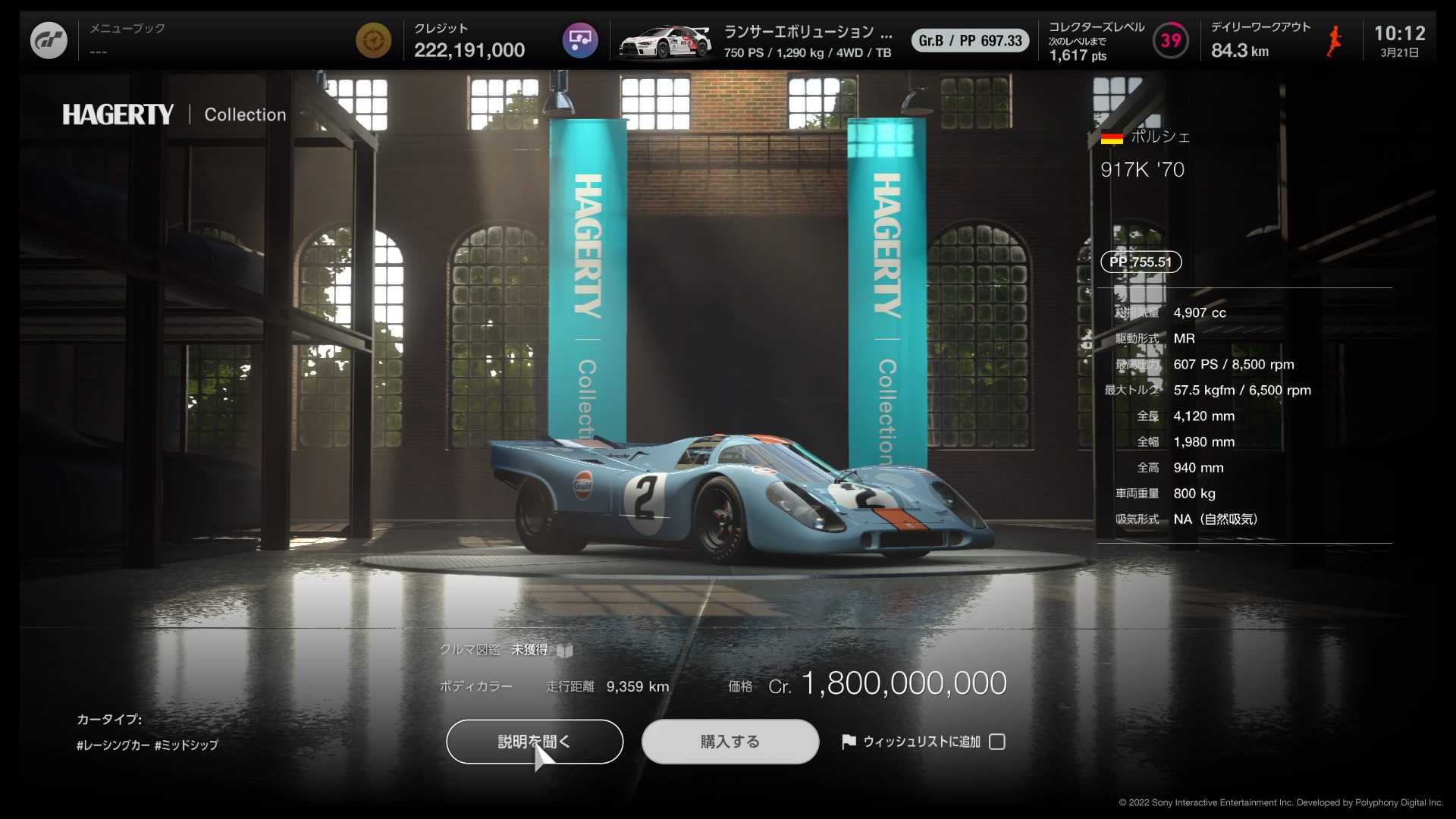Check the ウィッシュリストに追加 checkbox
Viewport: 1456px width, 819px height.
(x=997, y=742)
